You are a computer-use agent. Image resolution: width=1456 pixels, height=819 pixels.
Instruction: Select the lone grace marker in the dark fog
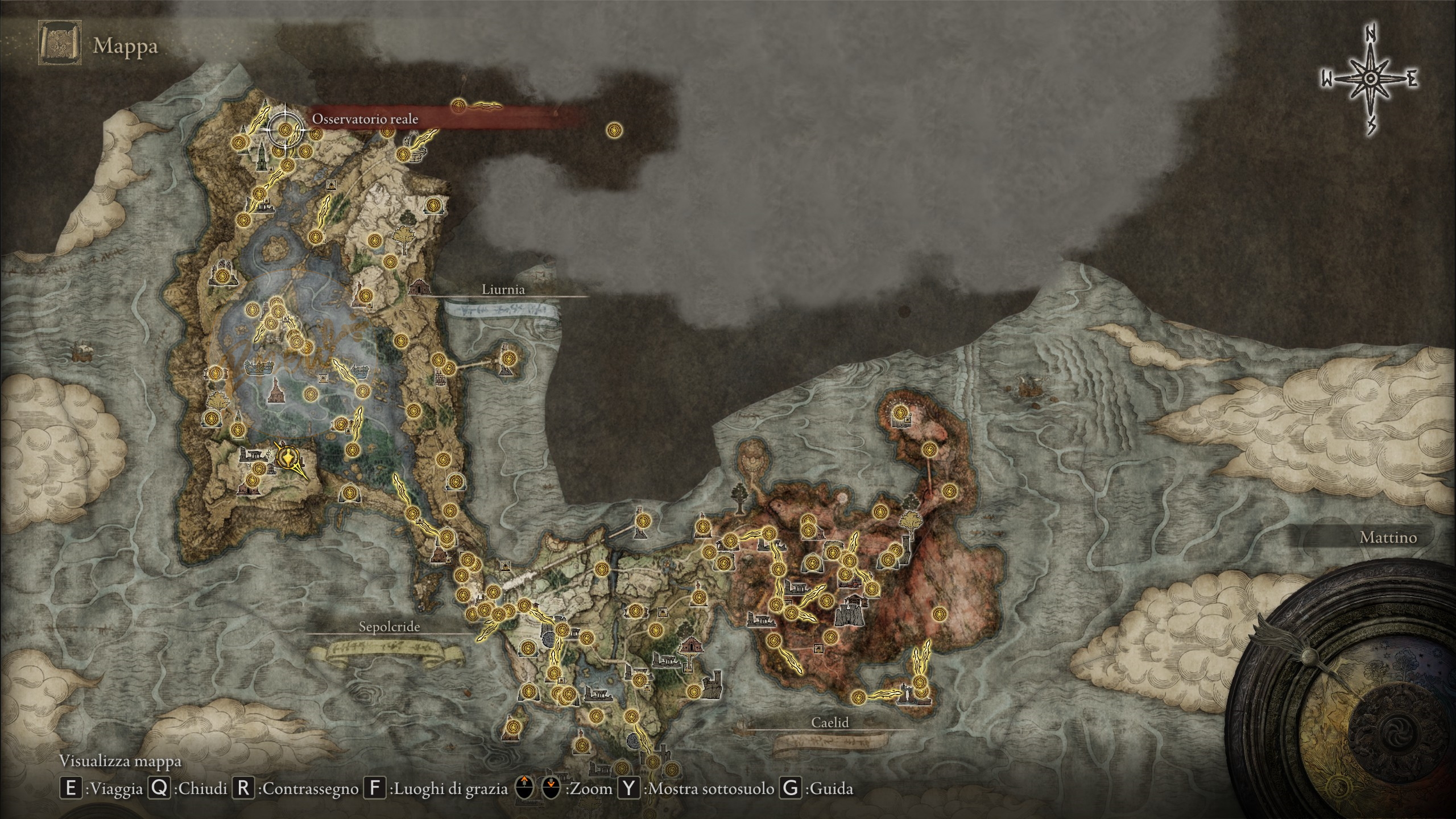coord(613,130)
